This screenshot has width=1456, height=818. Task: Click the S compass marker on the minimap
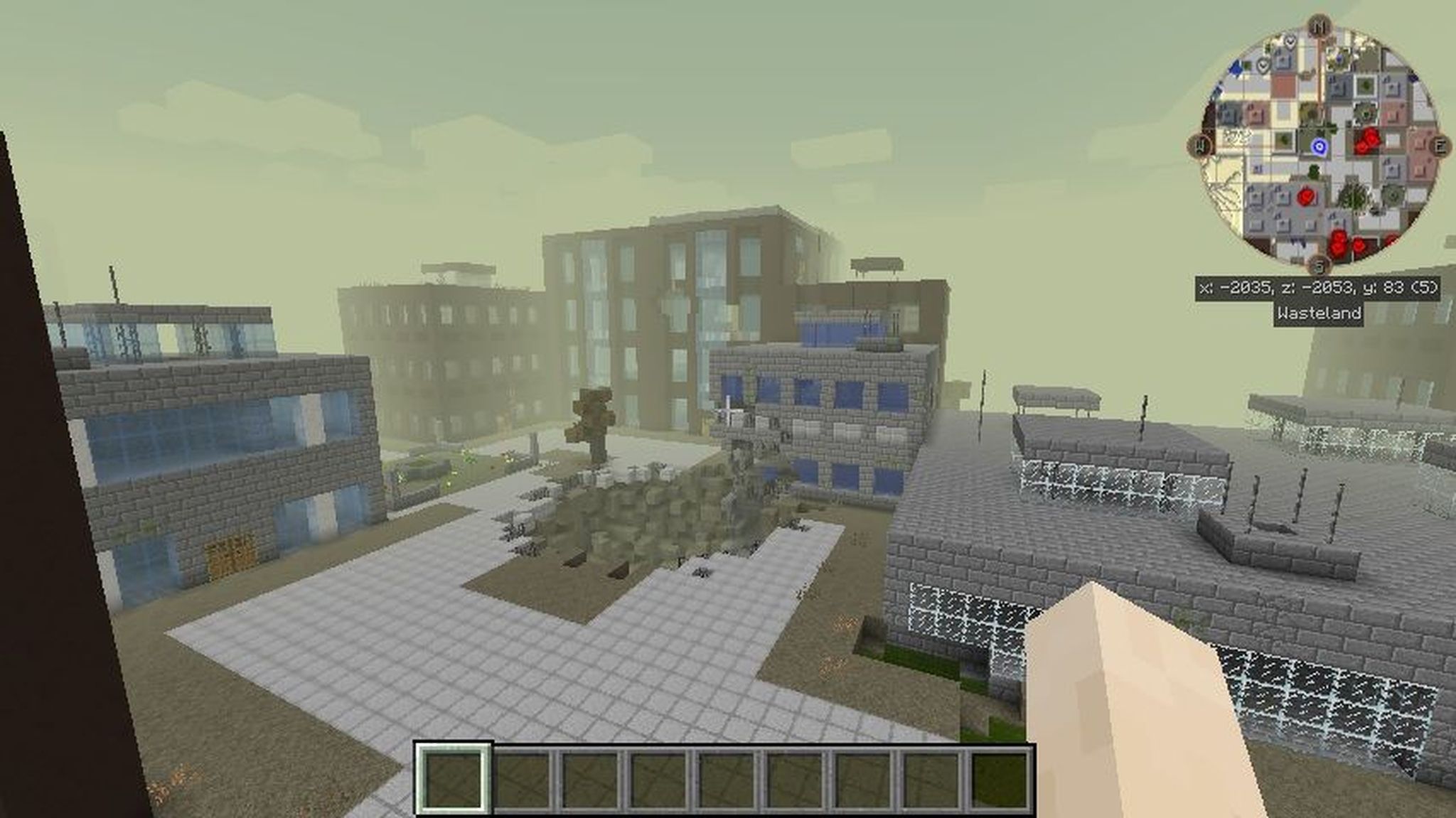tap(1319, 265)
